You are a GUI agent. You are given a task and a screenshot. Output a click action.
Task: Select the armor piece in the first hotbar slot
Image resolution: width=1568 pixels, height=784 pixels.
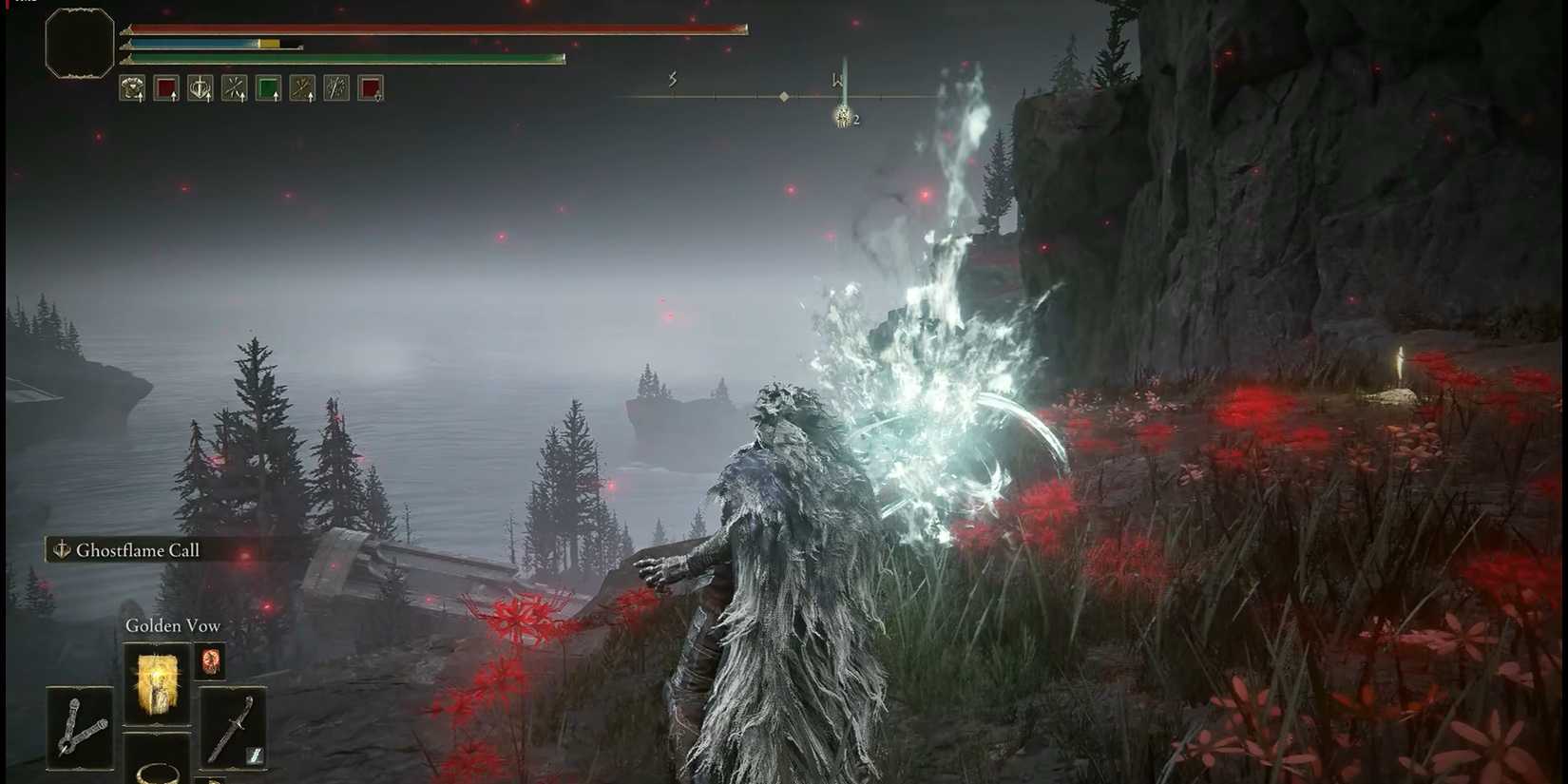point(132,87)
